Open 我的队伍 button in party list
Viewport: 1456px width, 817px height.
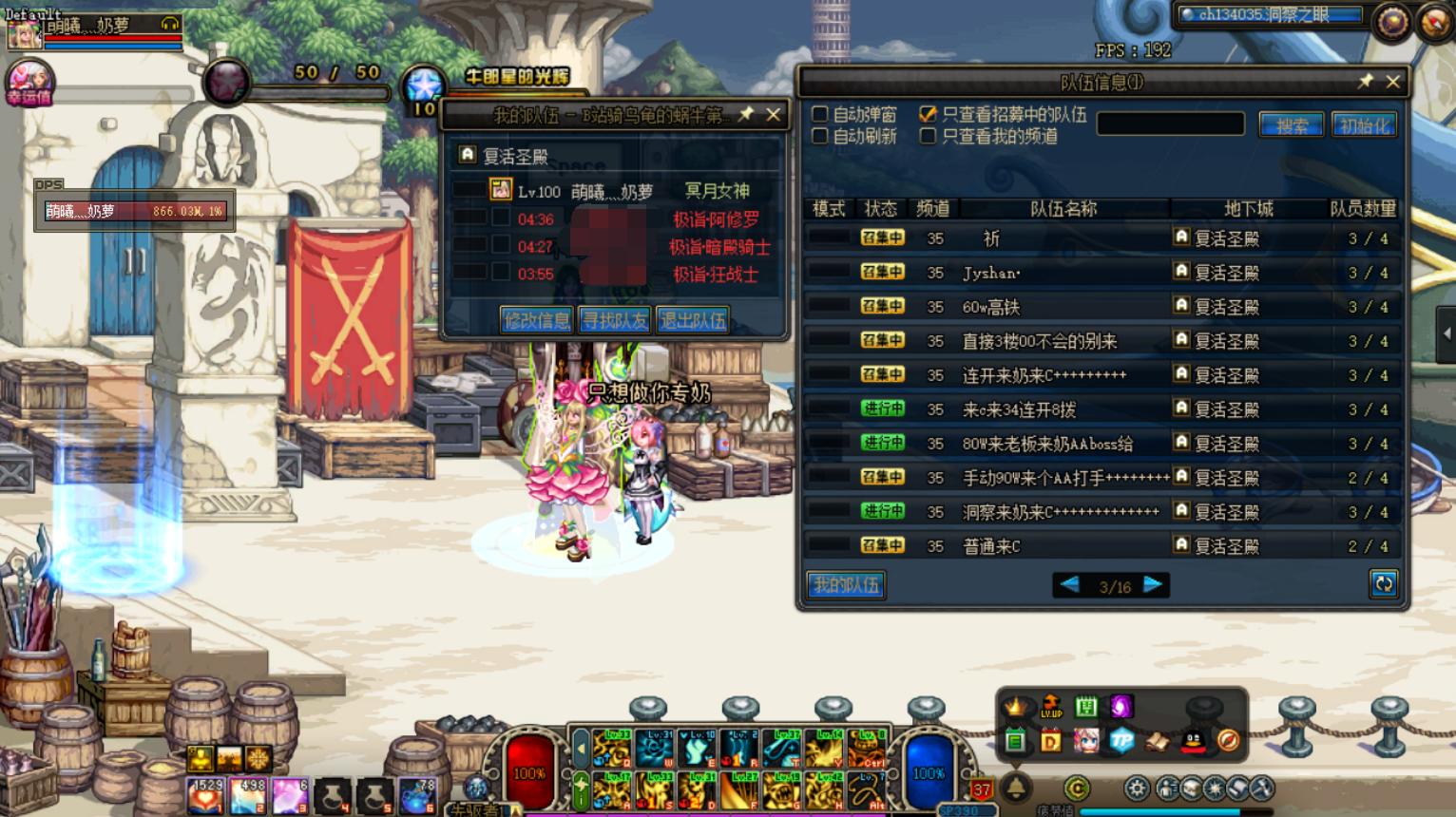point(846,585)
